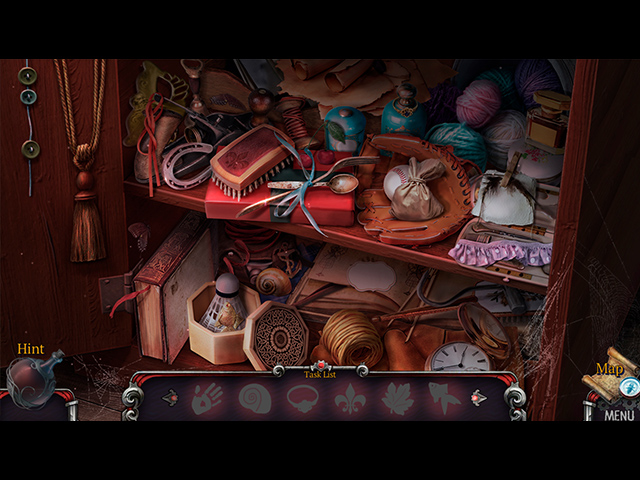This screenshot has height=480, width=640.
Task: Choose the ring silhouette item
Action: pyautogui.click(x=302, y=398)
